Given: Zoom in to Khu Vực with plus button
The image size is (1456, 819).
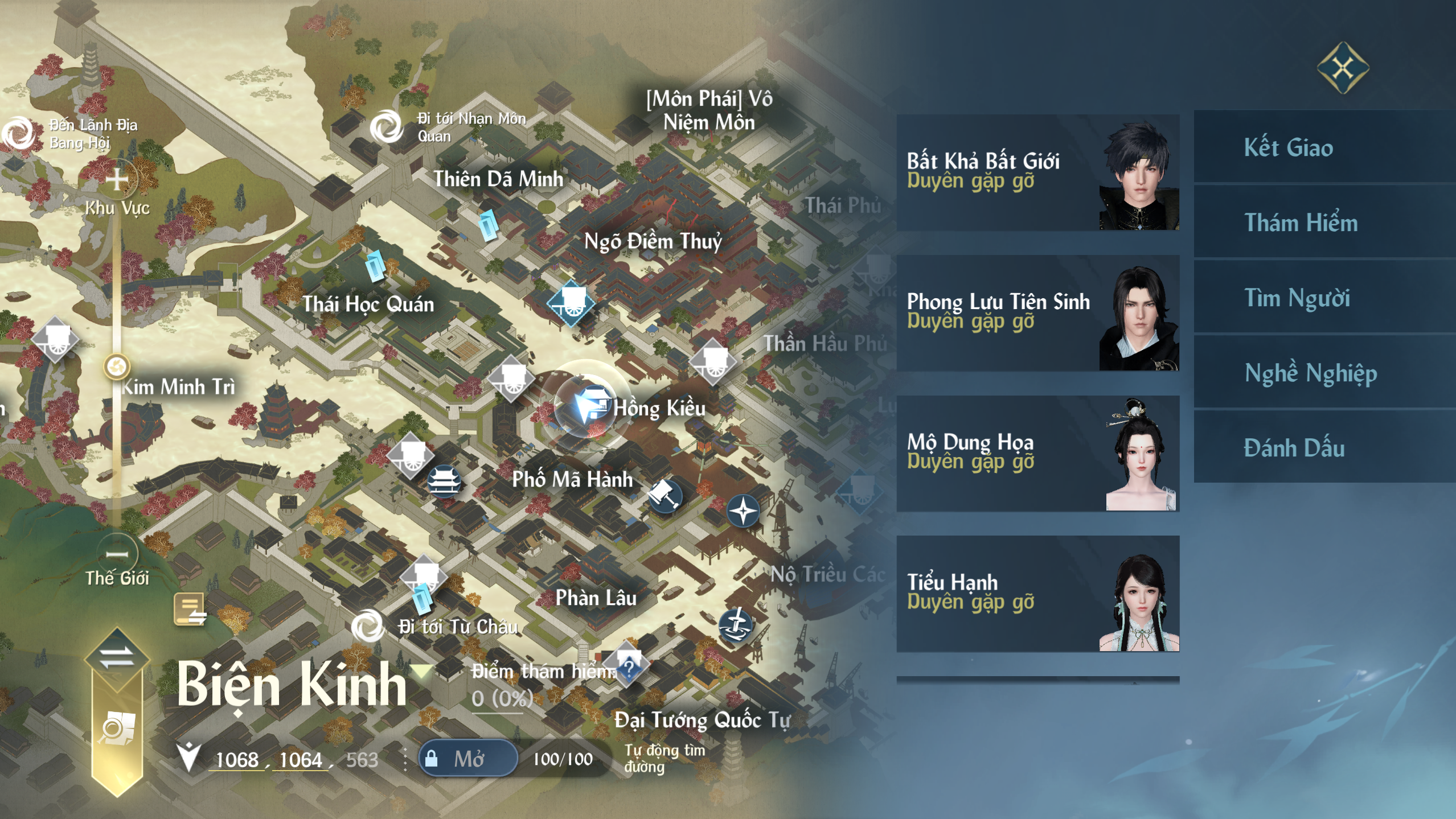Looking at the screenshot, I should (x=117, y=180).
